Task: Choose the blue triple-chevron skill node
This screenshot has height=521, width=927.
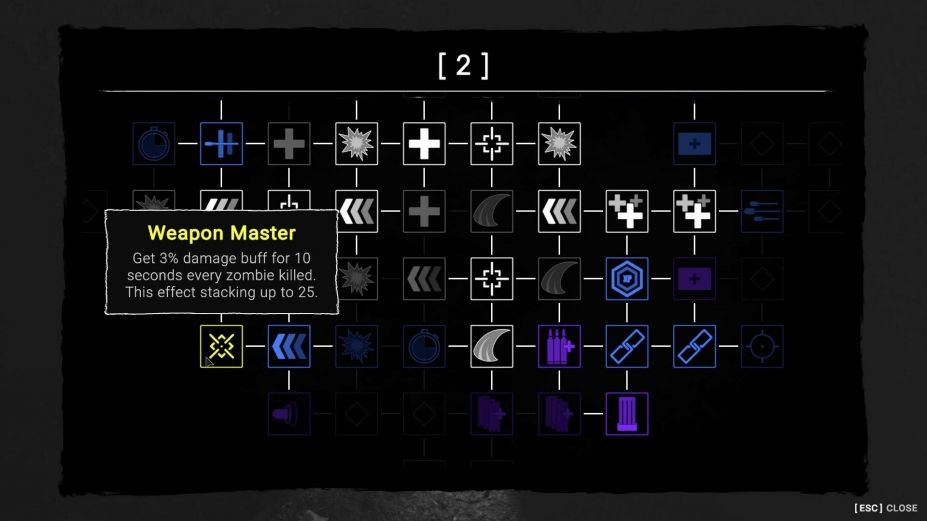Action: pyautogui.click(x=289, y=346)
